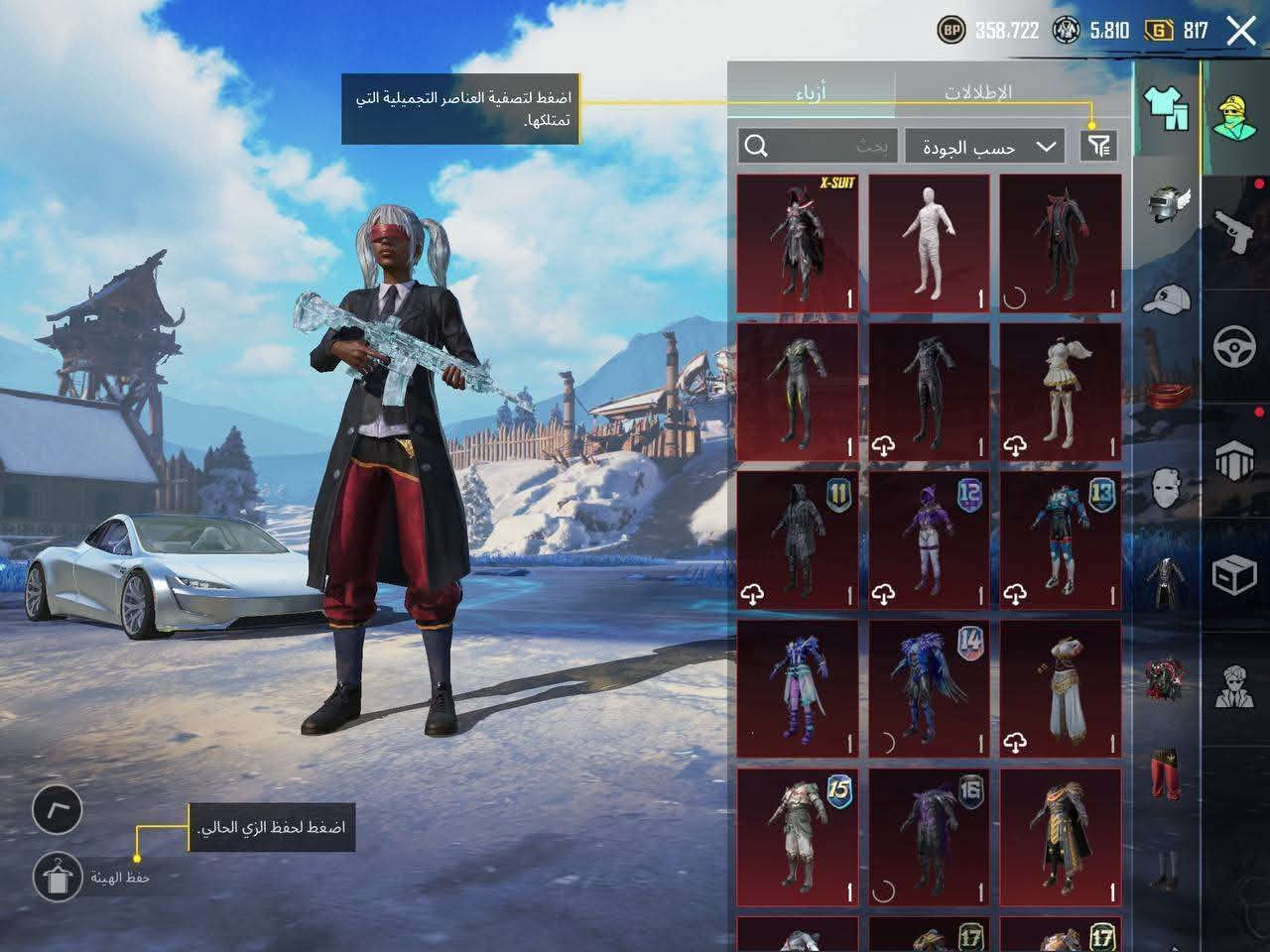Image resolution: width=1270 pixels, height=952 pixels.
Task: Open the supply crate box category
Action: [x=1235, y=575]
